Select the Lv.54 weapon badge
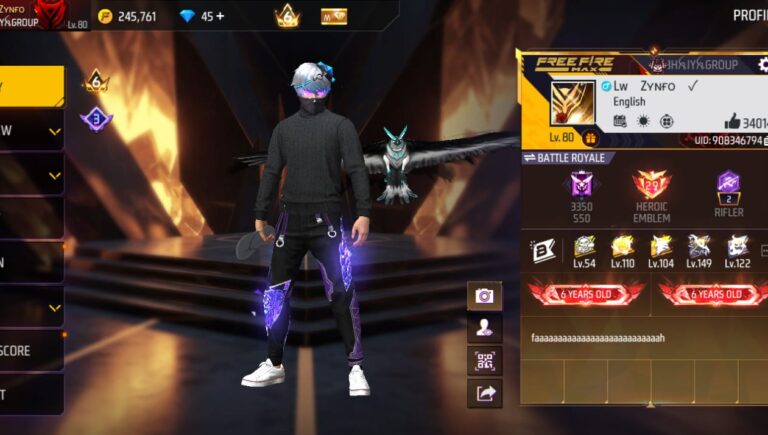The image size is (768, 435). coord(585,248)
